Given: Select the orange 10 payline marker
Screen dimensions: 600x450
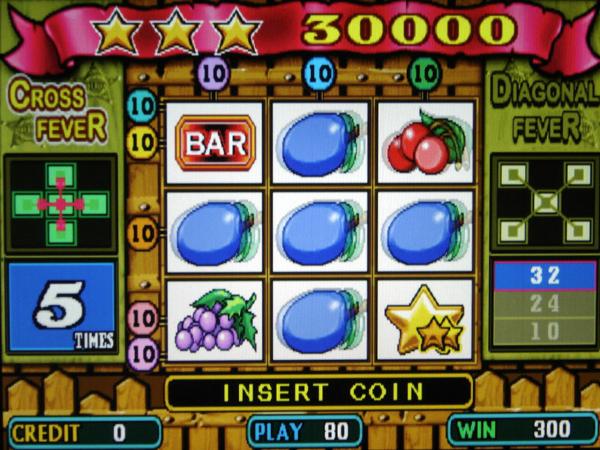Looking at the screenshot, I should tap(143, 234).
